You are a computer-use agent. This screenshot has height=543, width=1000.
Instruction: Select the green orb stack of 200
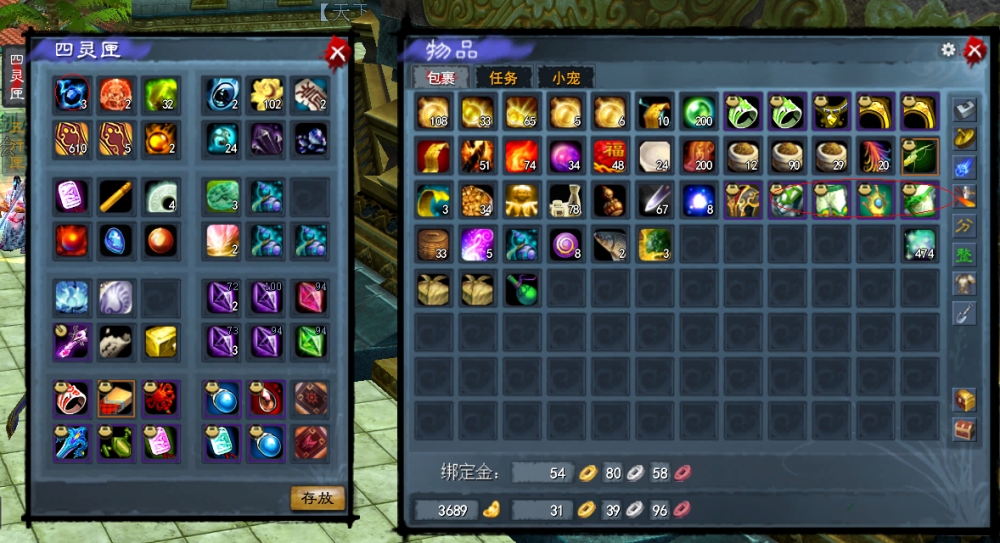coord(698,111)
